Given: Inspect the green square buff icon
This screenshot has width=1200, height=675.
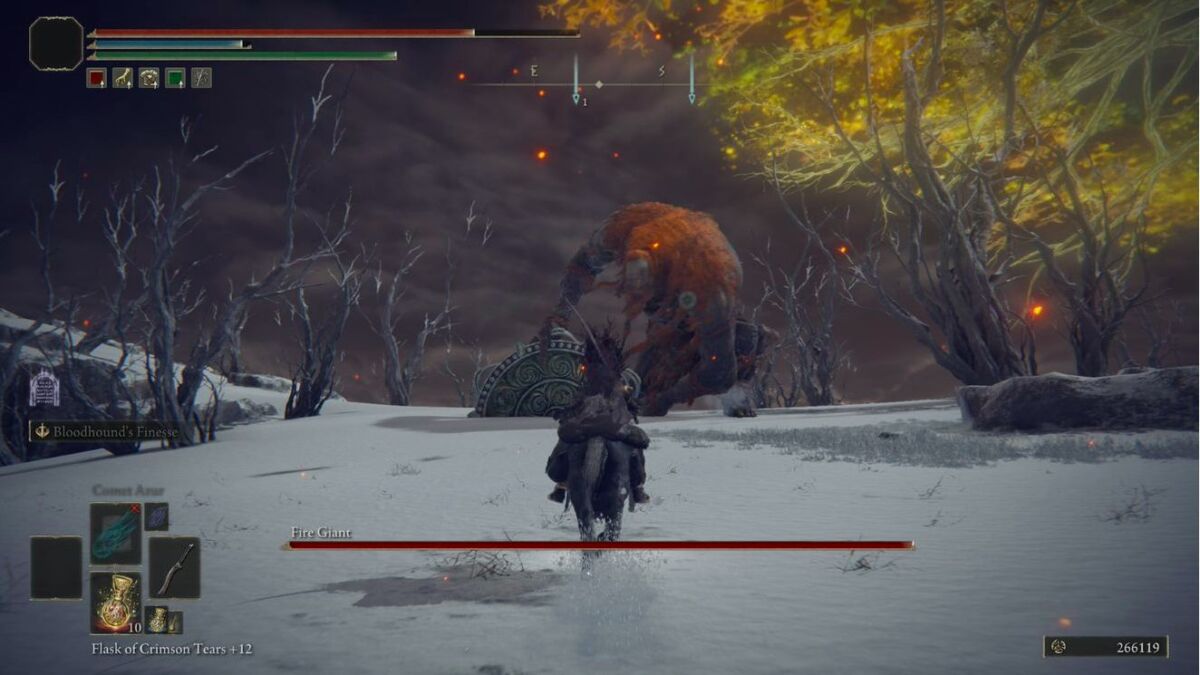Looking at the screenshot, I should [x=175, y=78].
